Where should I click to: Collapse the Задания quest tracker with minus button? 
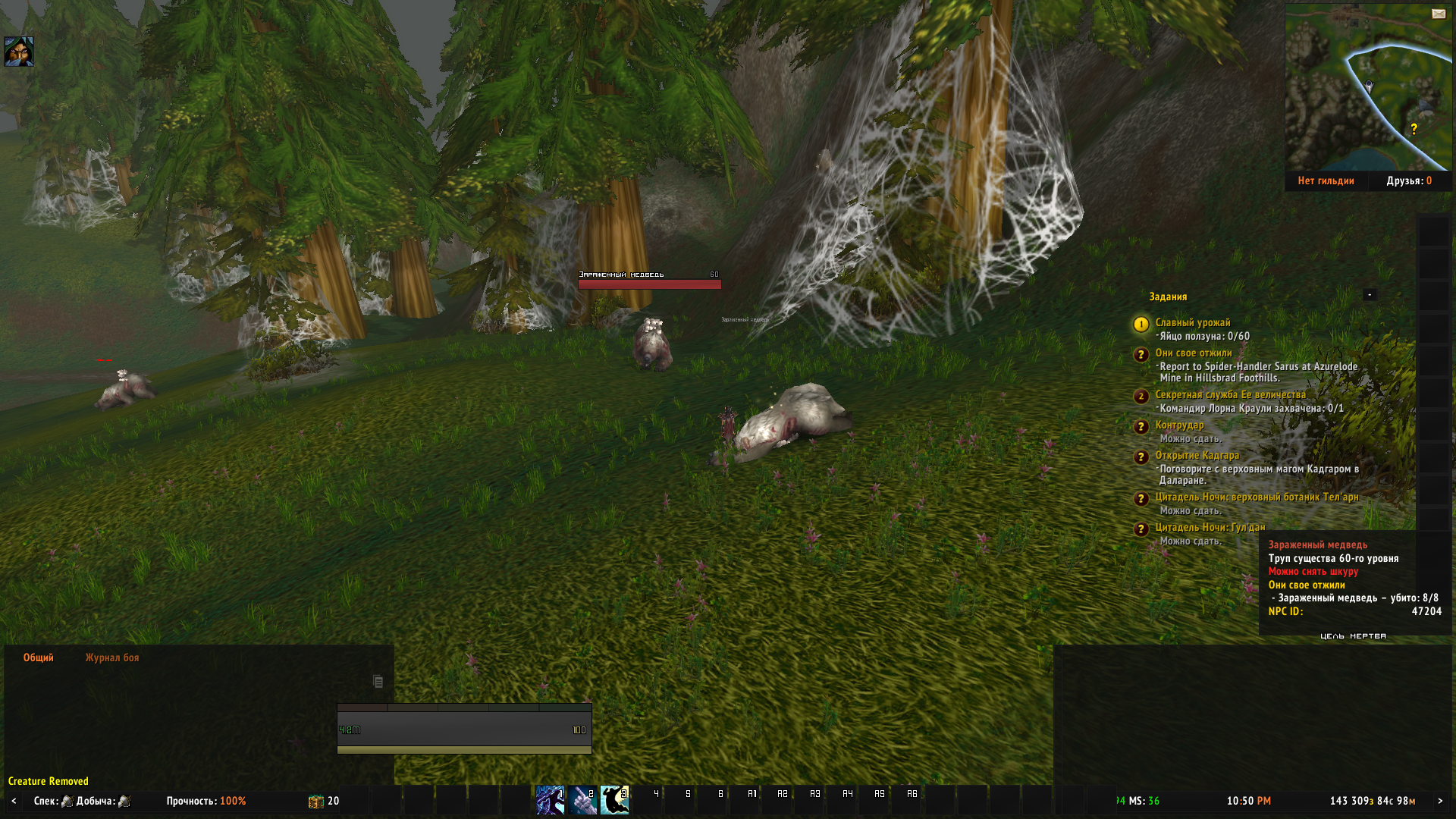point(1370,295)
